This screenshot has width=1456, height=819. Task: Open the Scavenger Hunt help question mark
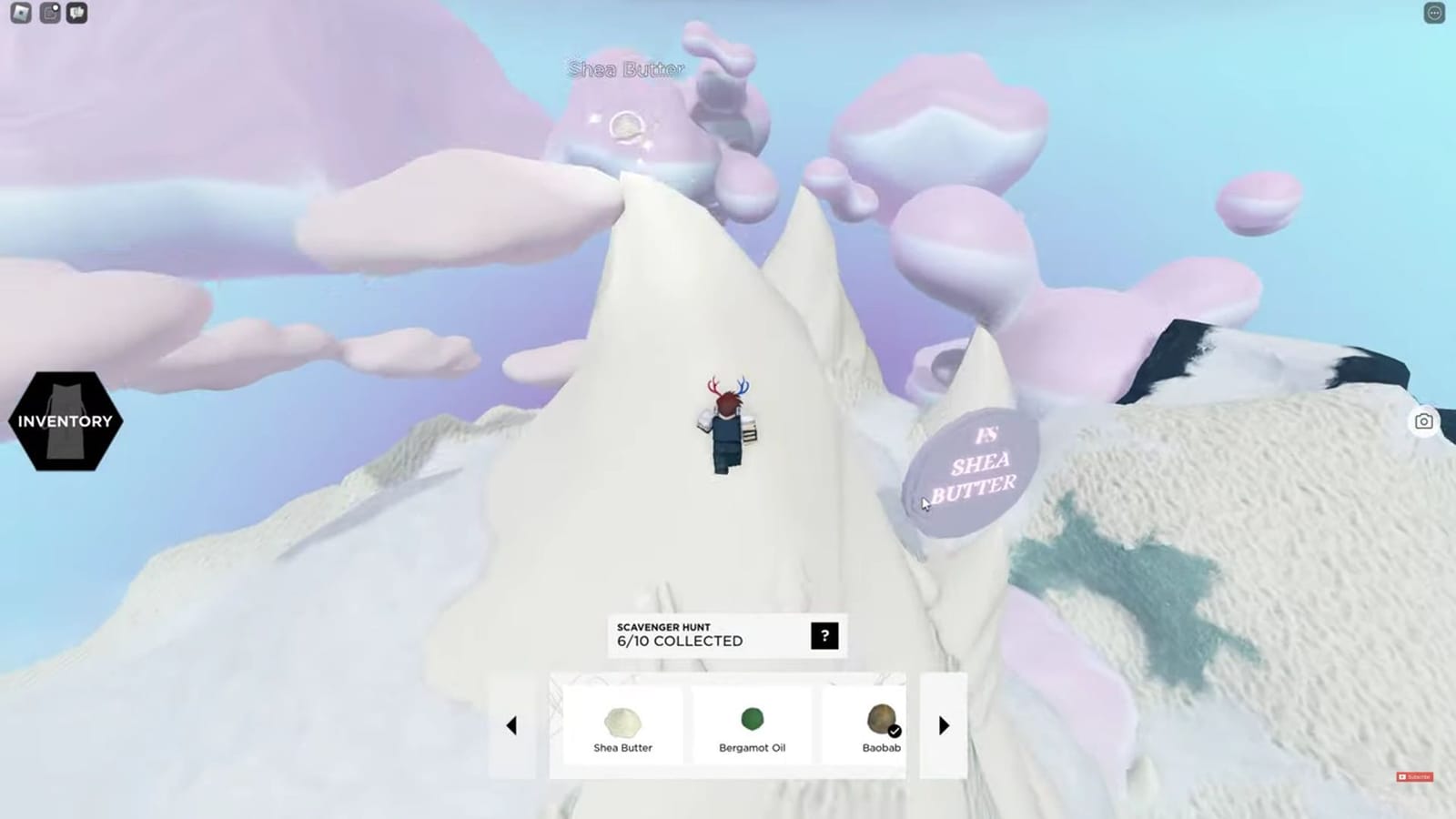click(824, 636)
